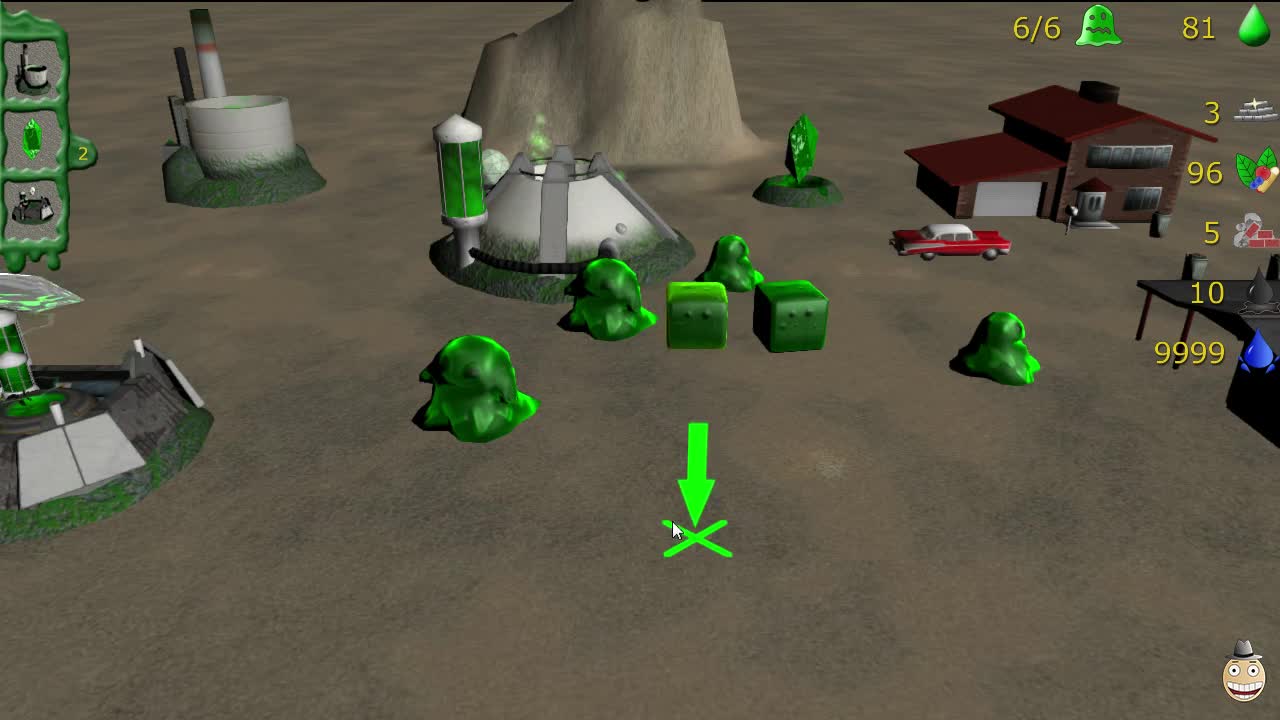Viewport: 1280px width, 720px height.
Task: Select the left slime cube
Action: pyautogui.click(x=696, y=315)
